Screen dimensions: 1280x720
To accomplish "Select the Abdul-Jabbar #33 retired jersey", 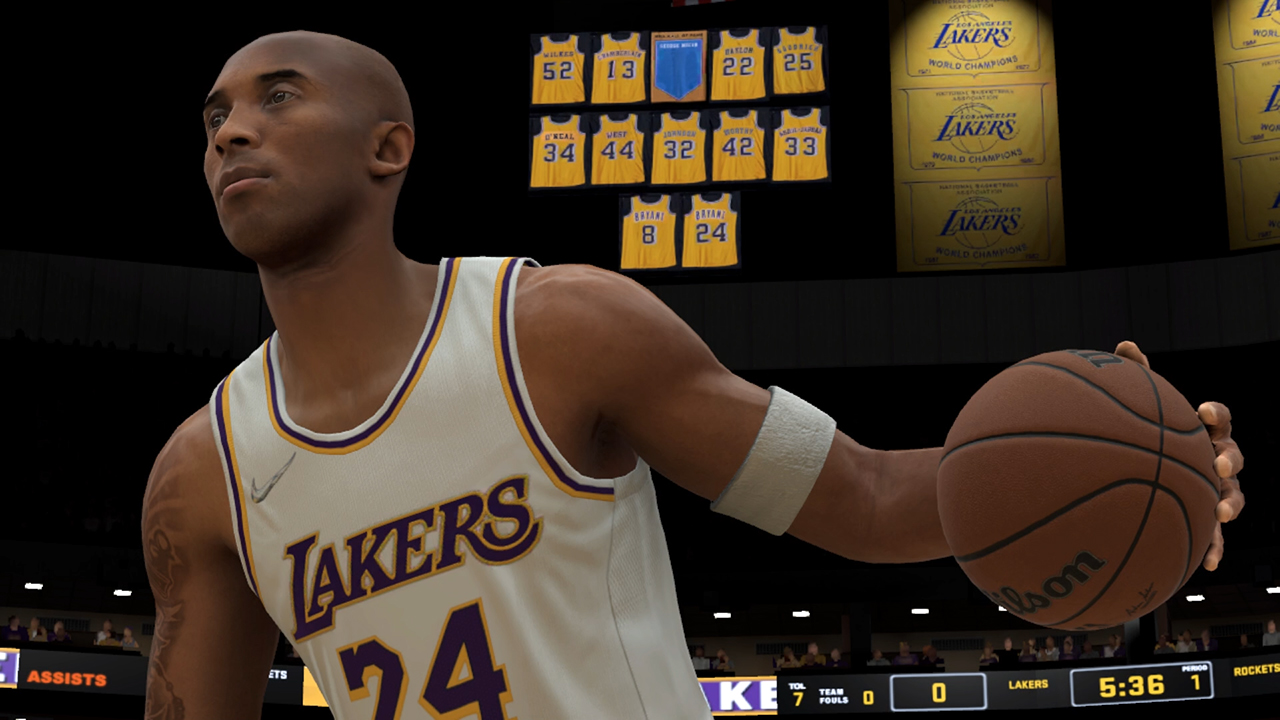I will point(802,145).
